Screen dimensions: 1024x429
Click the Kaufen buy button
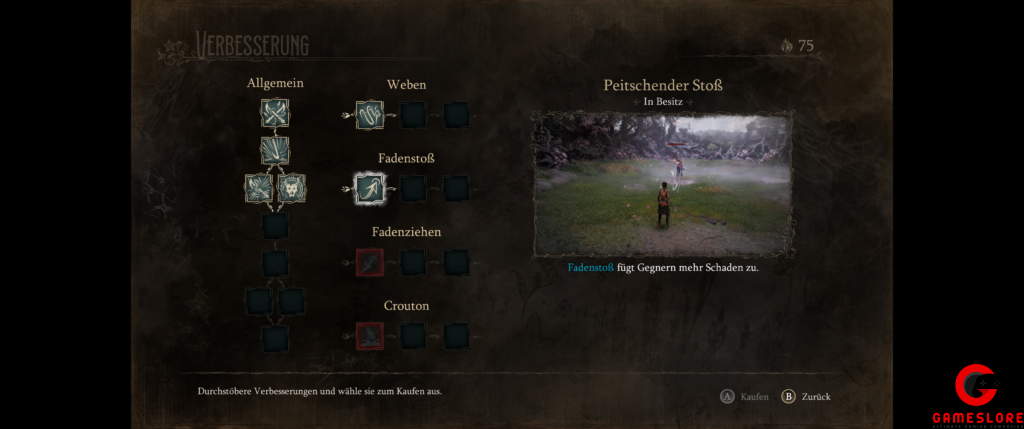(x=745, y=396)
